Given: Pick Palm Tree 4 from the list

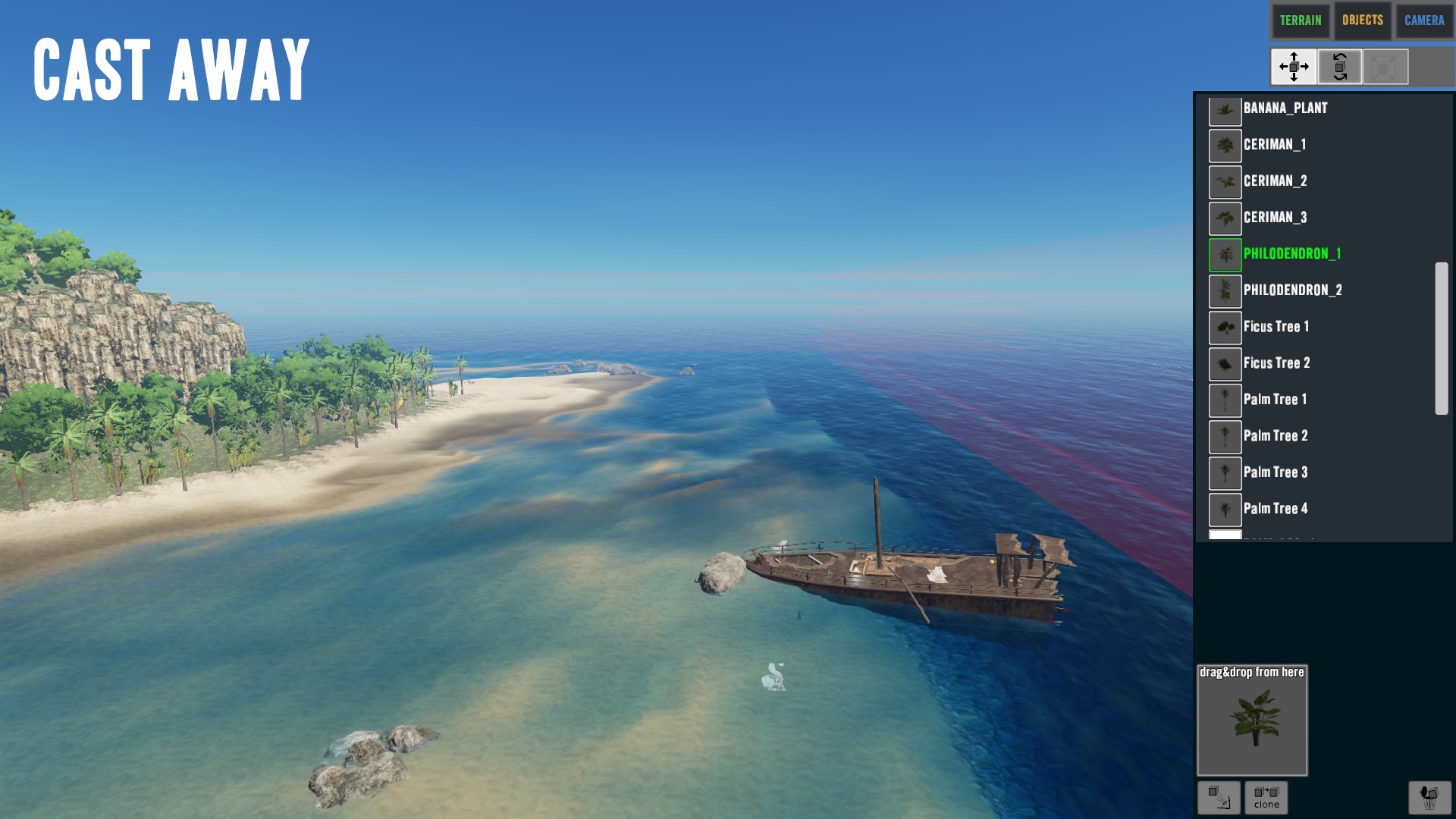Looking at the screenshot, I should coord(1275,509).
